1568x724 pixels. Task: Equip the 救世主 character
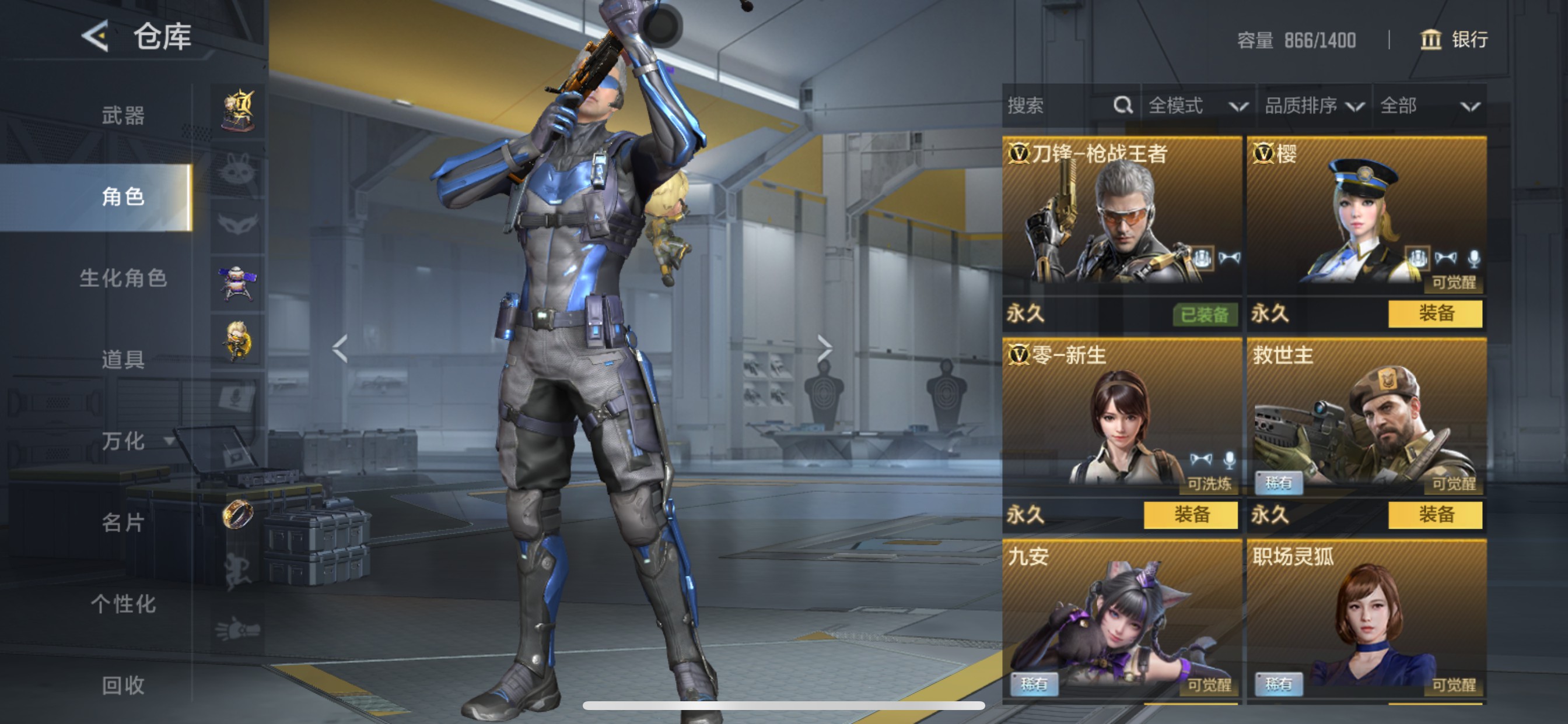1434,515
